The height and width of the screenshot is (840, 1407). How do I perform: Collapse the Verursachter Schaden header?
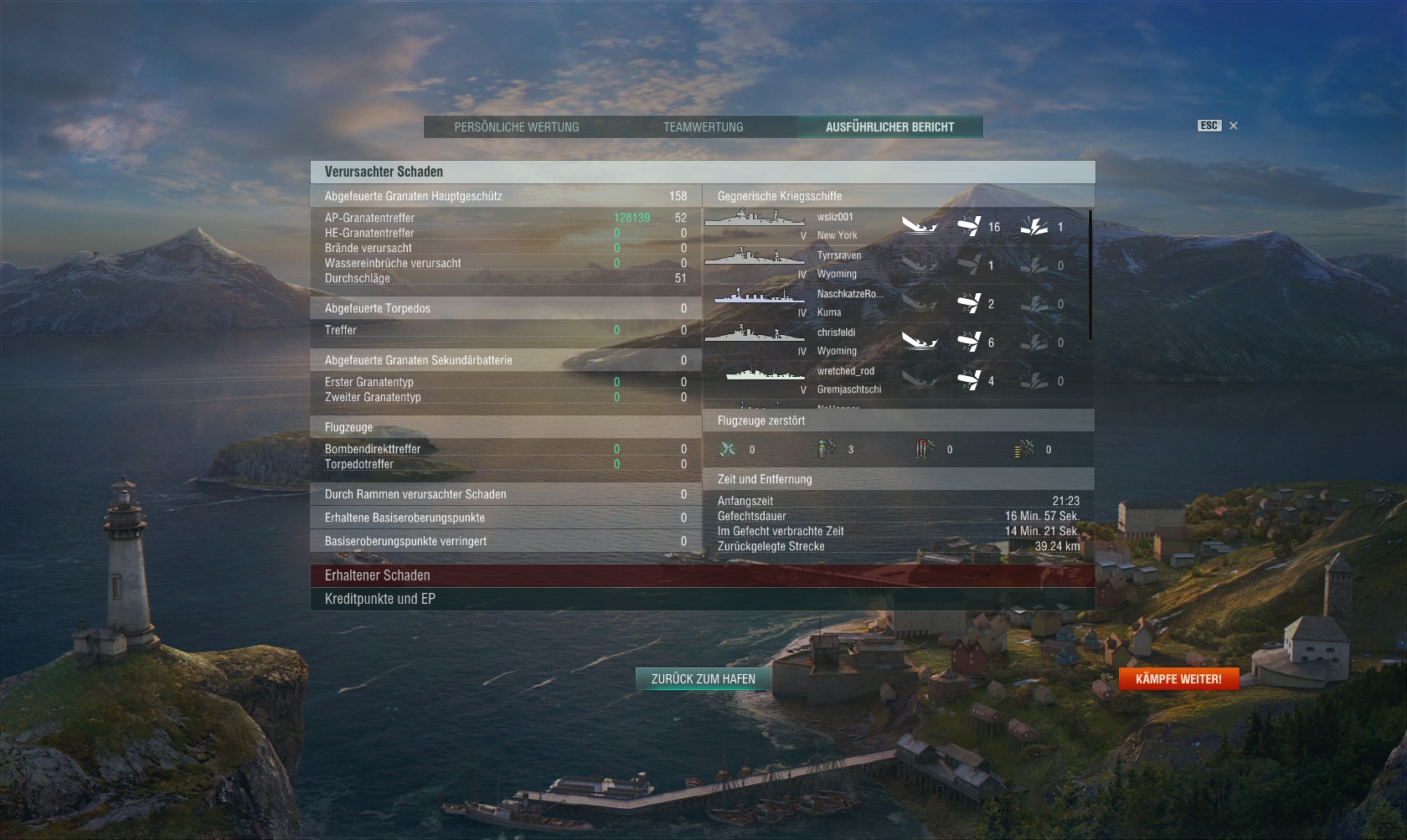pyautogui.click(x=702, y=172)
